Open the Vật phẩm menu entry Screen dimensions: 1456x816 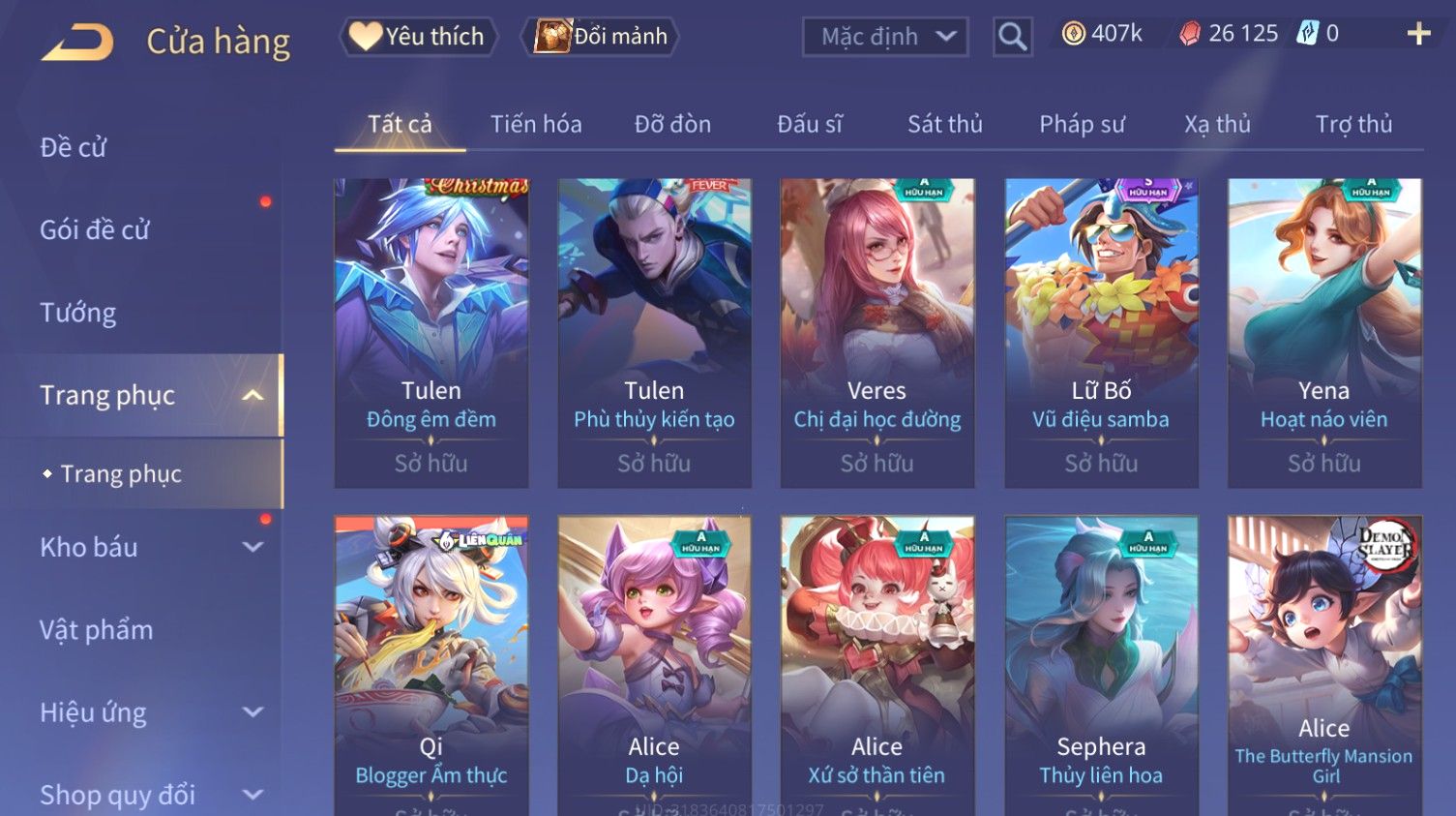click(x=97, y=630)
